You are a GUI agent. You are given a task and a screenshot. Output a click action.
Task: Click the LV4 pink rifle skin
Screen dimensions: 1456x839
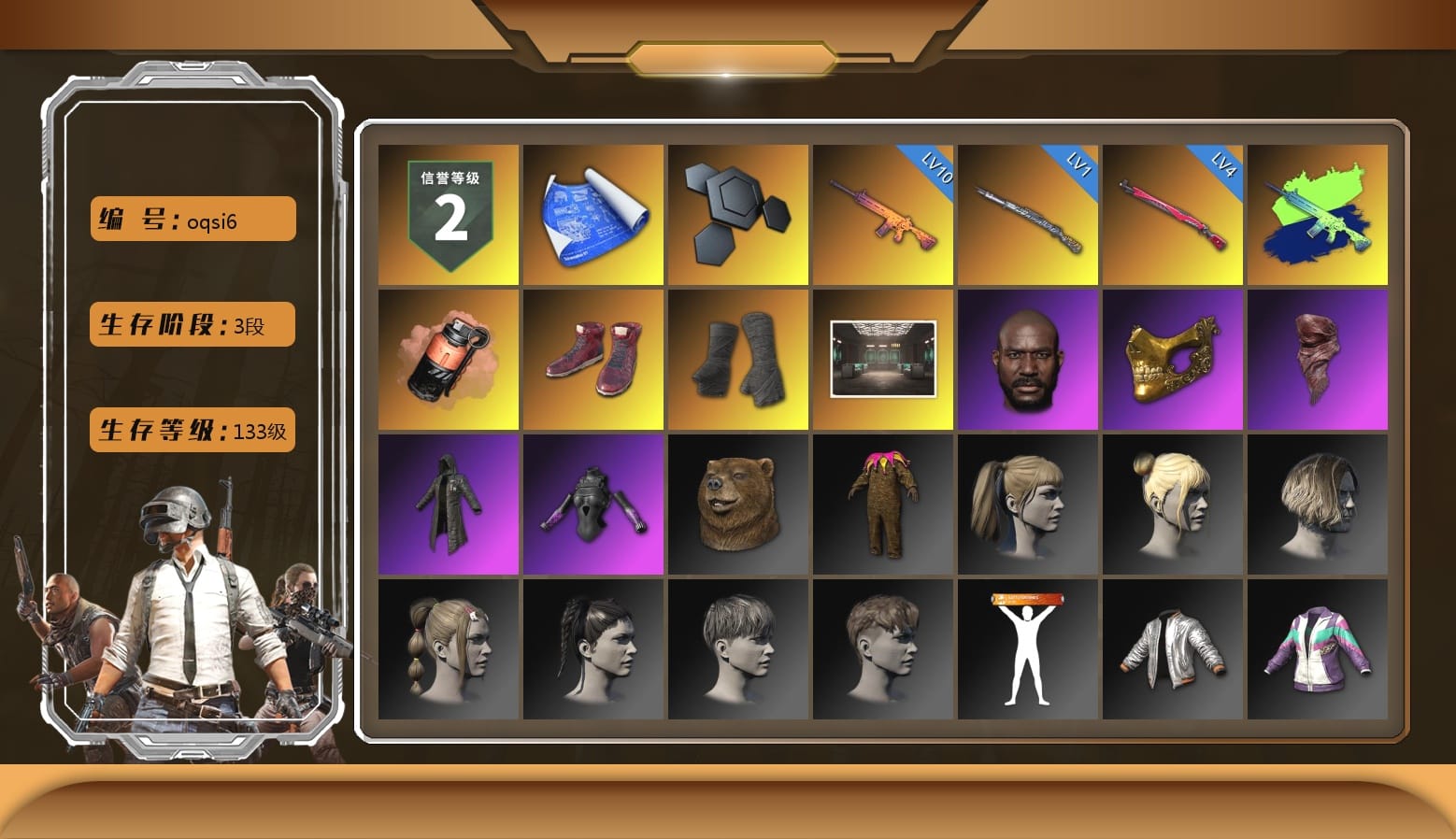tap(1173, 213)
